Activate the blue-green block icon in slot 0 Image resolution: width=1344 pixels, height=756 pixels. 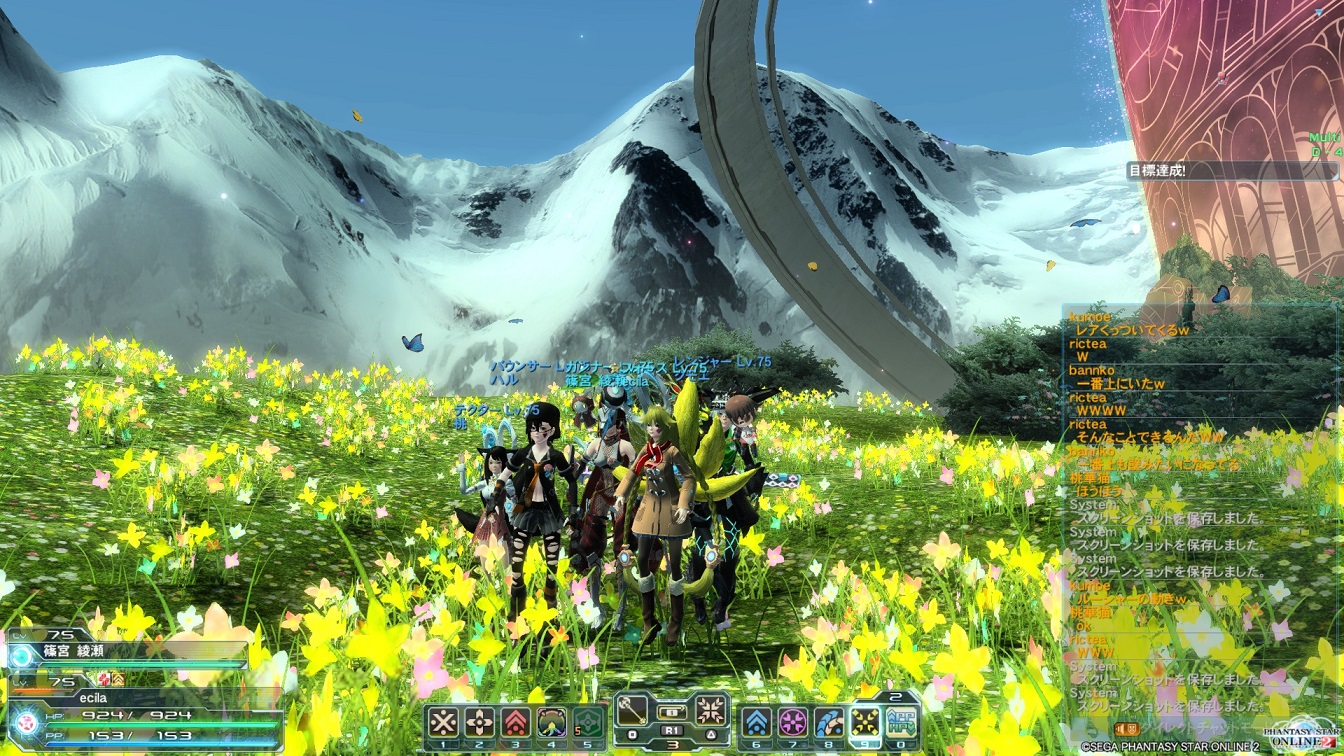point(901,722)
